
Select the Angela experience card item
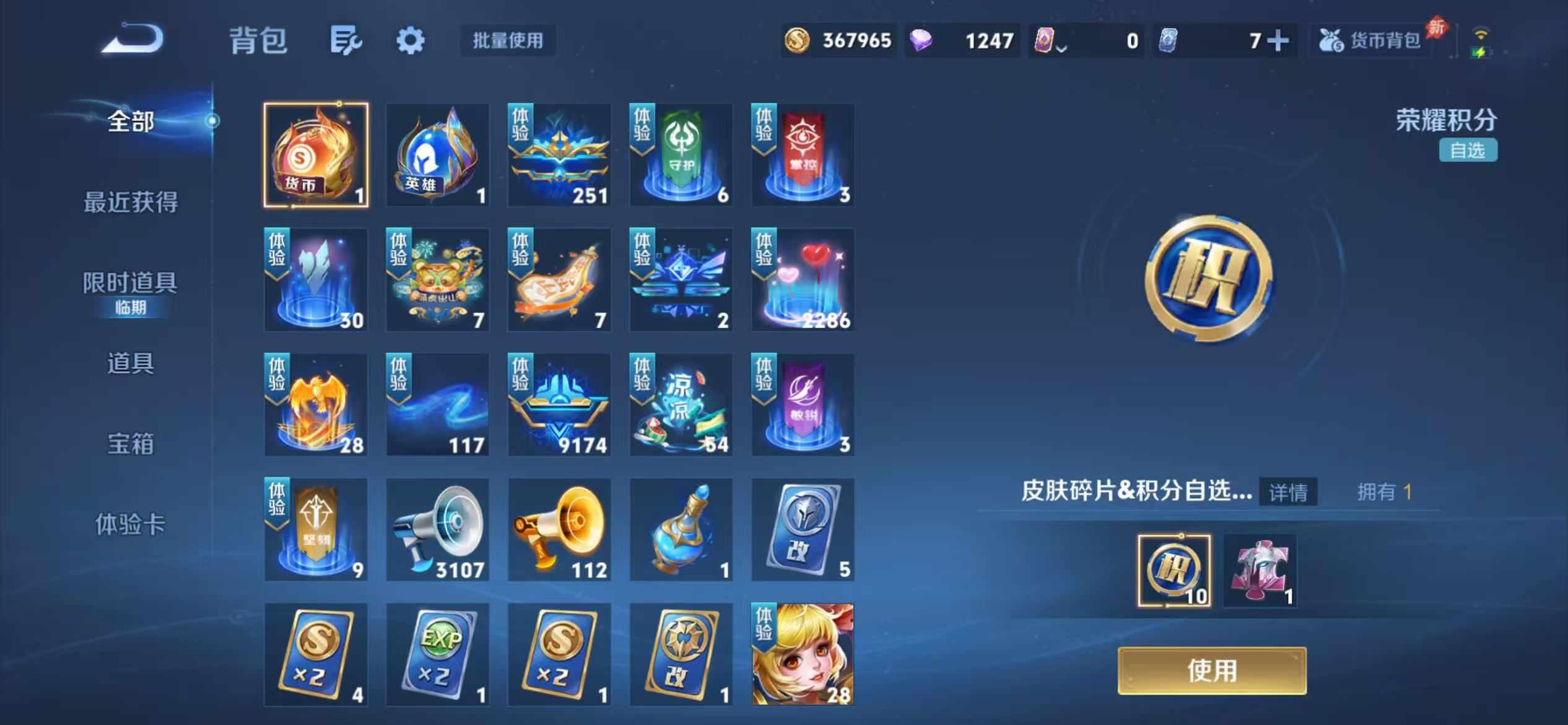point(802,653)
